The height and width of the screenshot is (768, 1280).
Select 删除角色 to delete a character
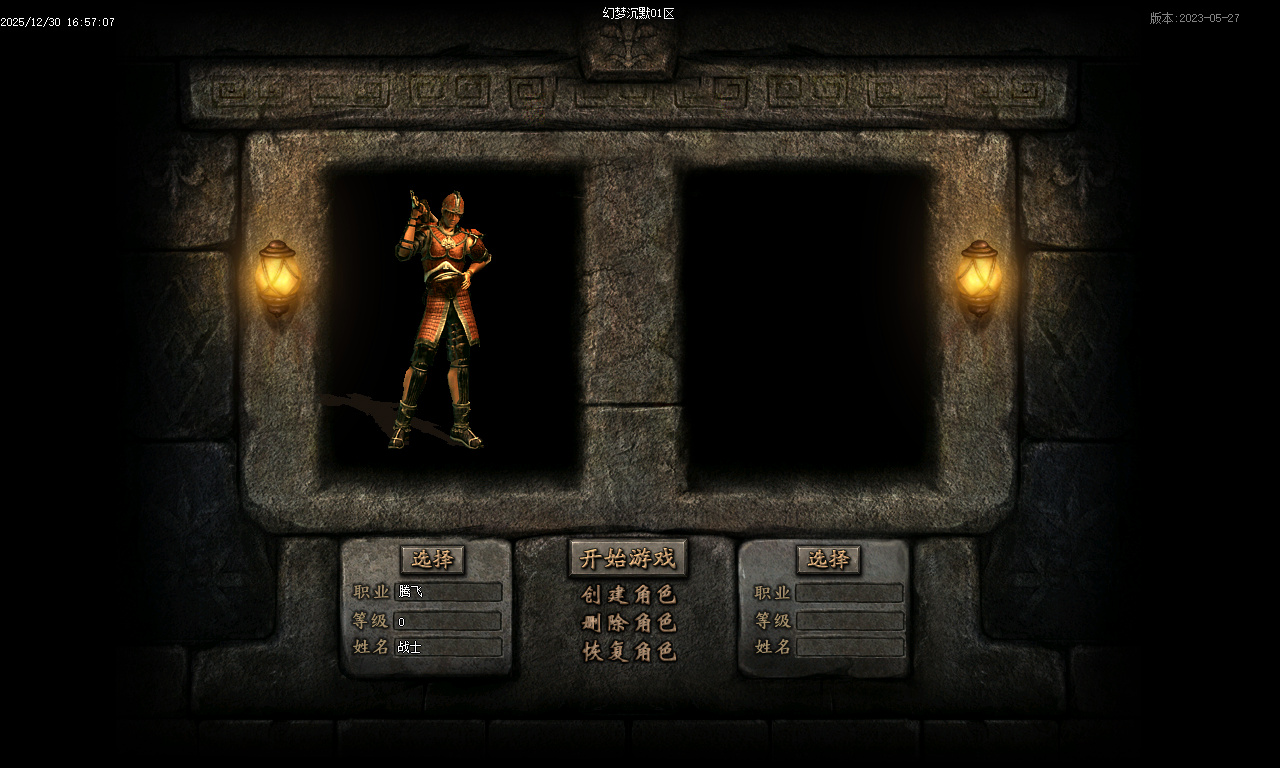click(629, 623)
